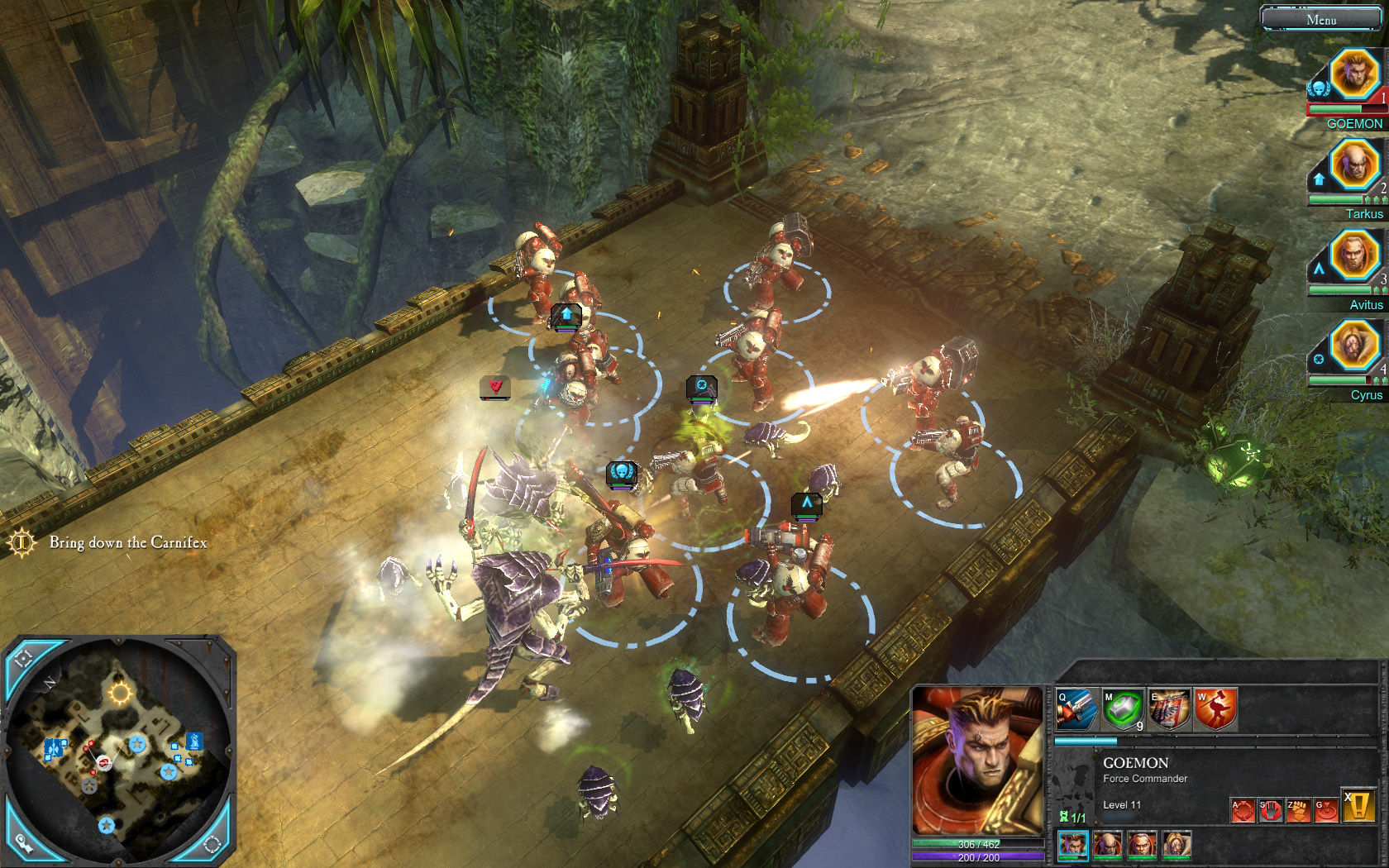Click the large Goemon portrait
Viewport: 1389px width, 868px height.
coord(977,761)
